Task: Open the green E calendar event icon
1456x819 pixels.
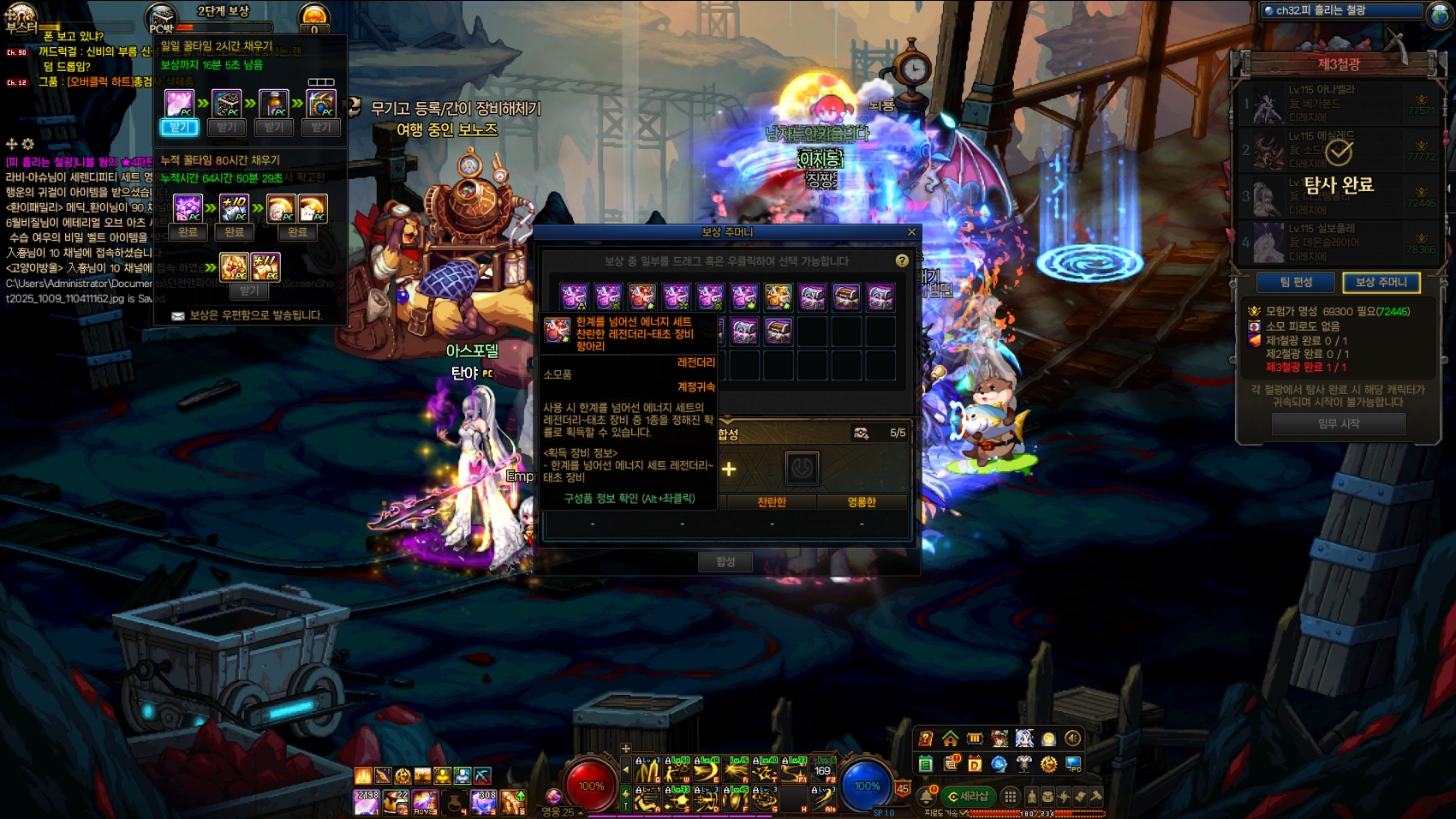Action: coord(926,764)
